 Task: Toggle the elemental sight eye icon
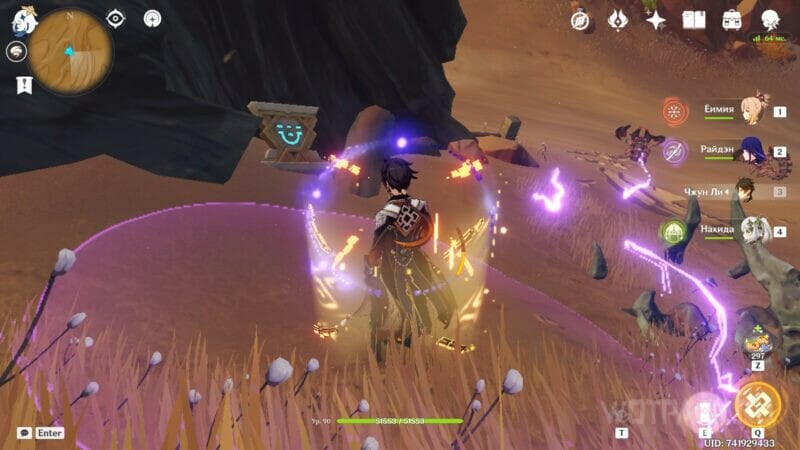116,18
